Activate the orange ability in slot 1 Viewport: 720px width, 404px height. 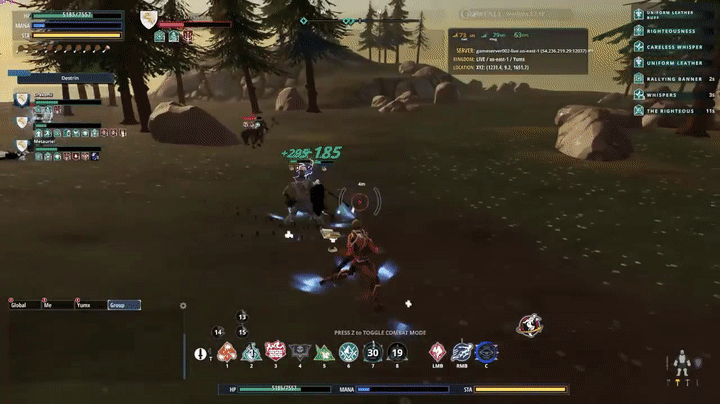(227, 352)
